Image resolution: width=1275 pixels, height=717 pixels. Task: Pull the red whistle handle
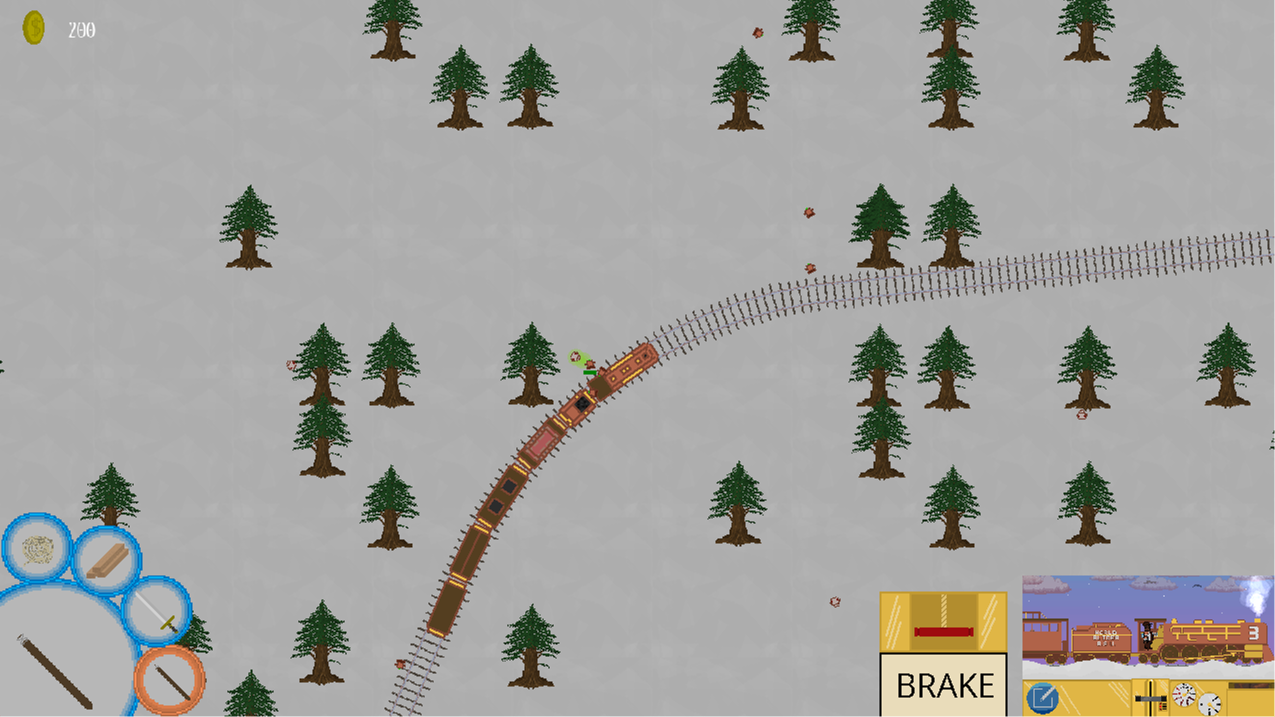(943, 631)
